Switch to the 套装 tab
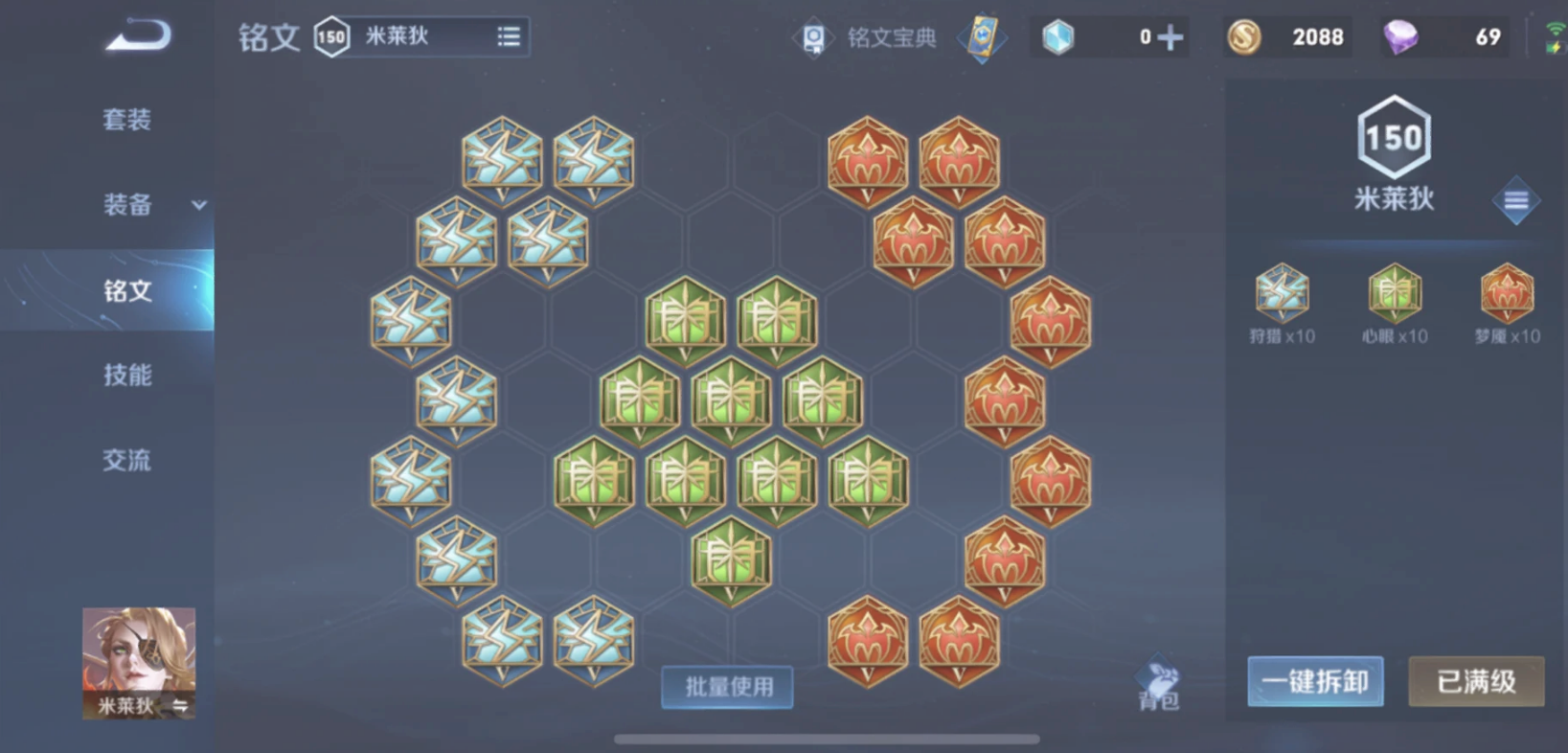This screenshot has width=1568, height=753. pos(126,119)
